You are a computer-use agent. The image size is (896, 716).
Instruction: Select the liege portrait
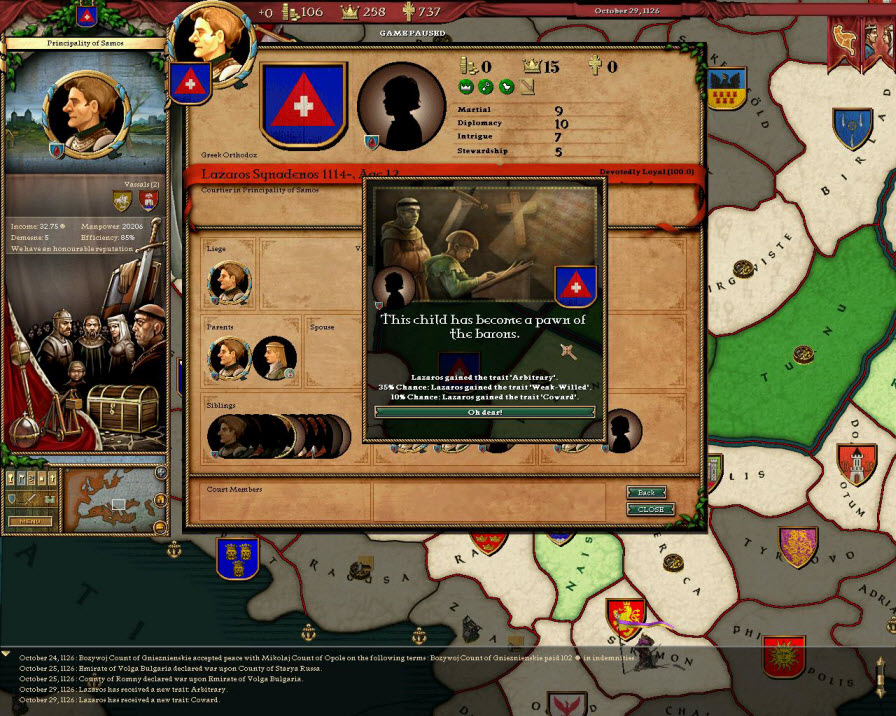click(229, 282)
